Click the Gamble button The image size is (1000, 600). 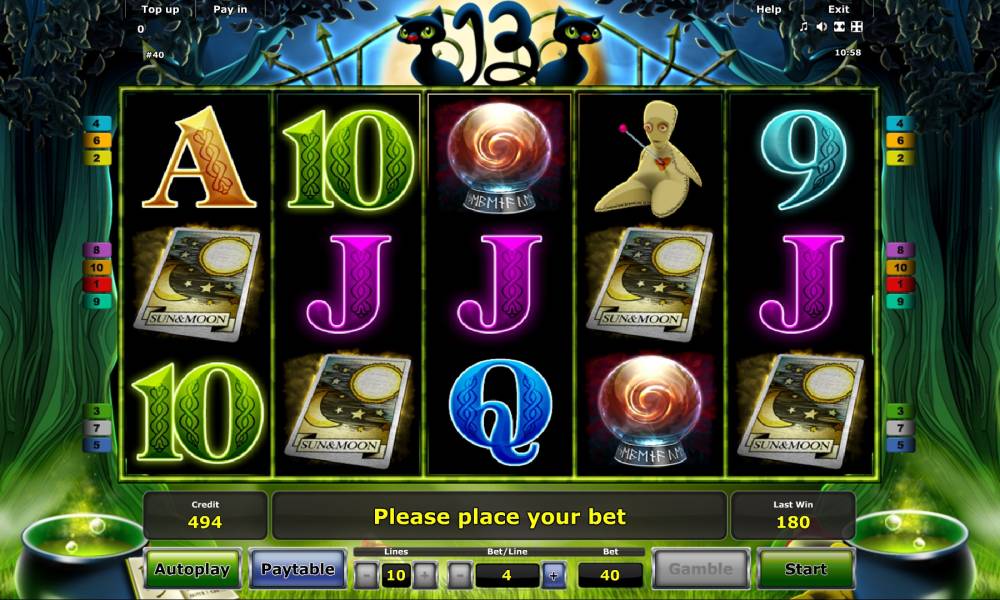coord(701,569)
